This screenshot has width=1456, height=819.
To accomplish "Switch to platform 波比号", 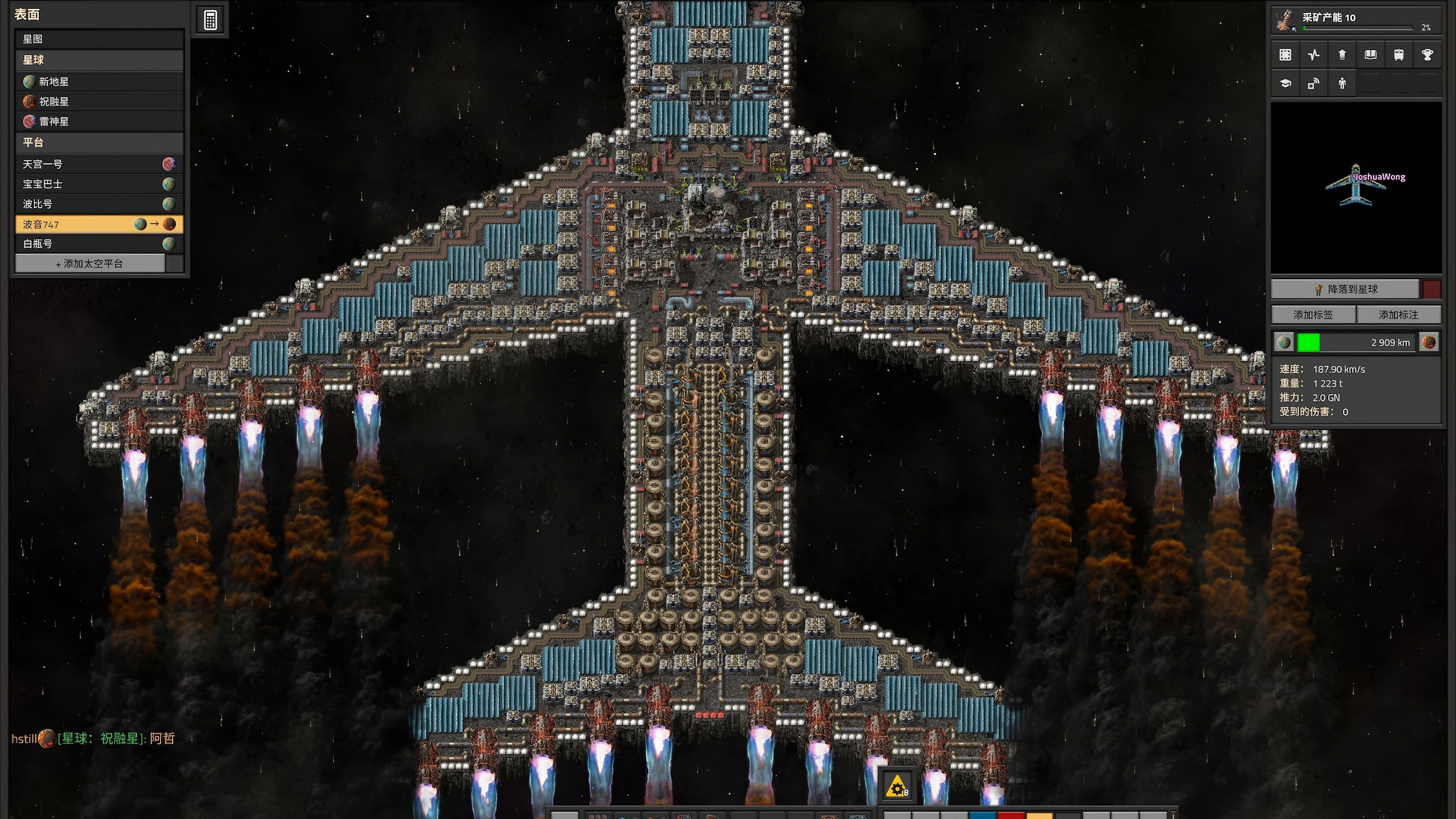I will coord(91,204).
